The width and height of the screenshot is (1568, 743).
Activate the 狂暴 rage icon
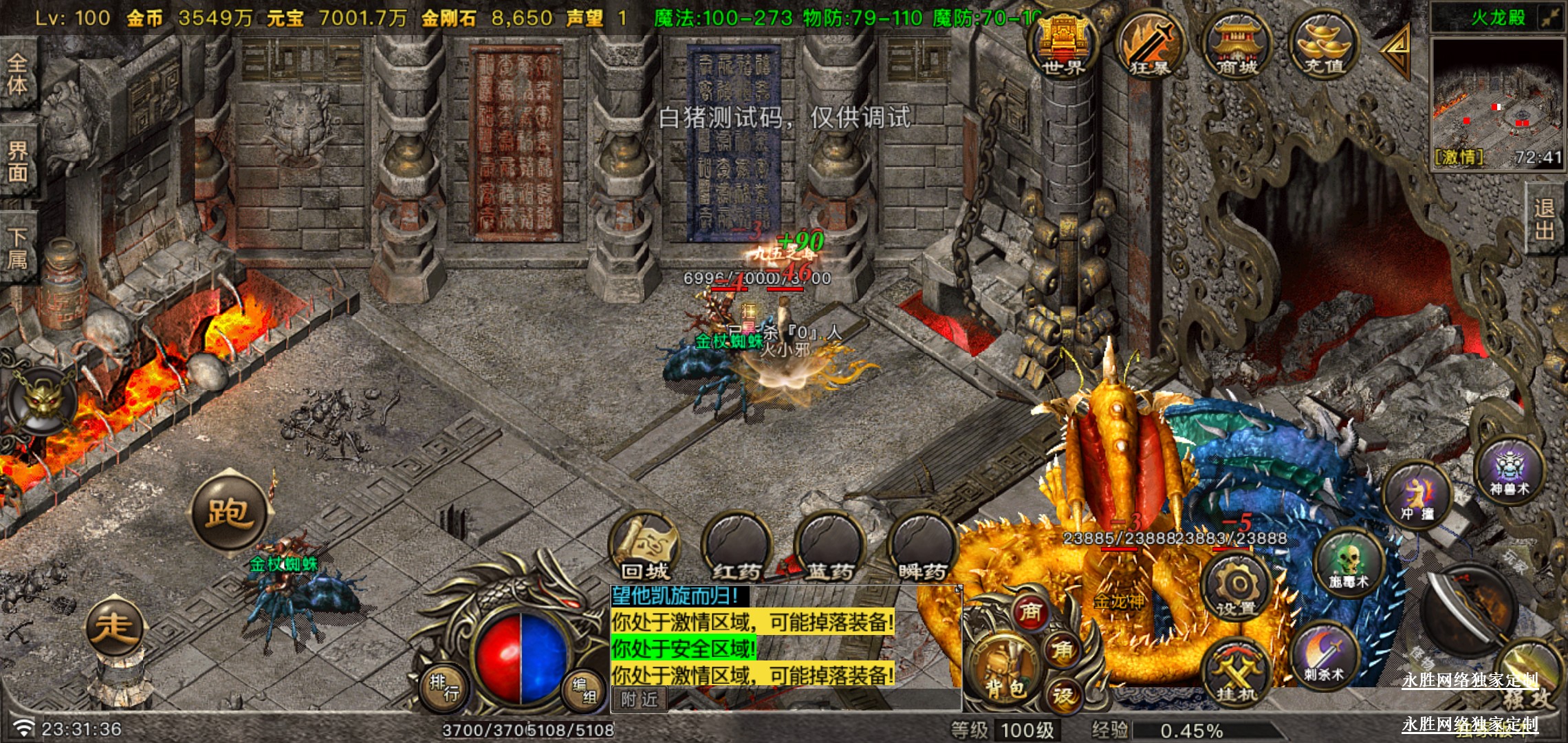tap(1149, 45)
